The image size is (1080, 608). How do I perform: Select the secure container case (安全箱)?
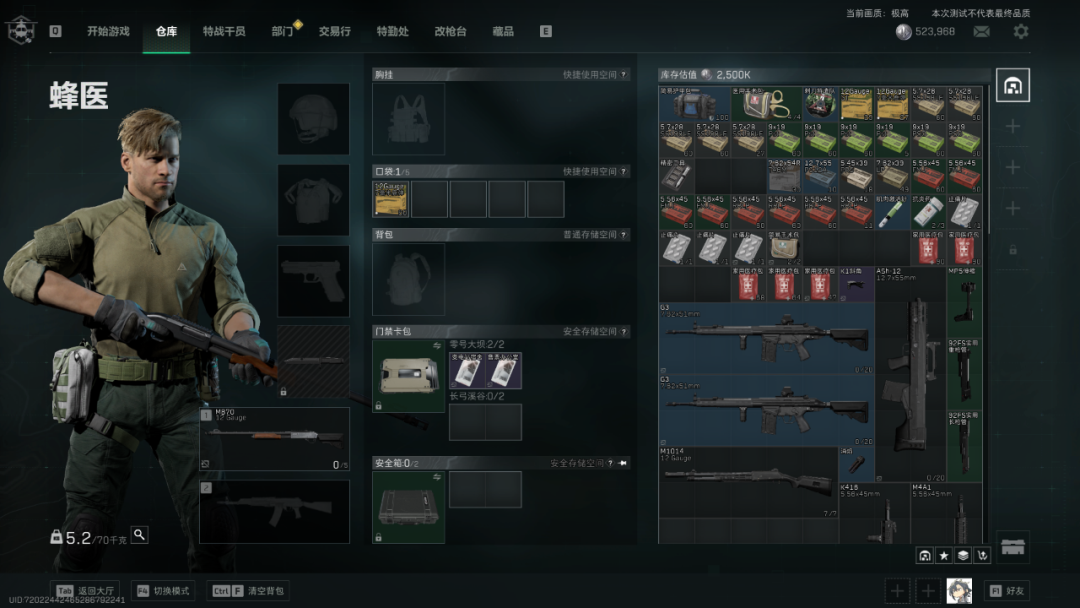coord(408,506)
